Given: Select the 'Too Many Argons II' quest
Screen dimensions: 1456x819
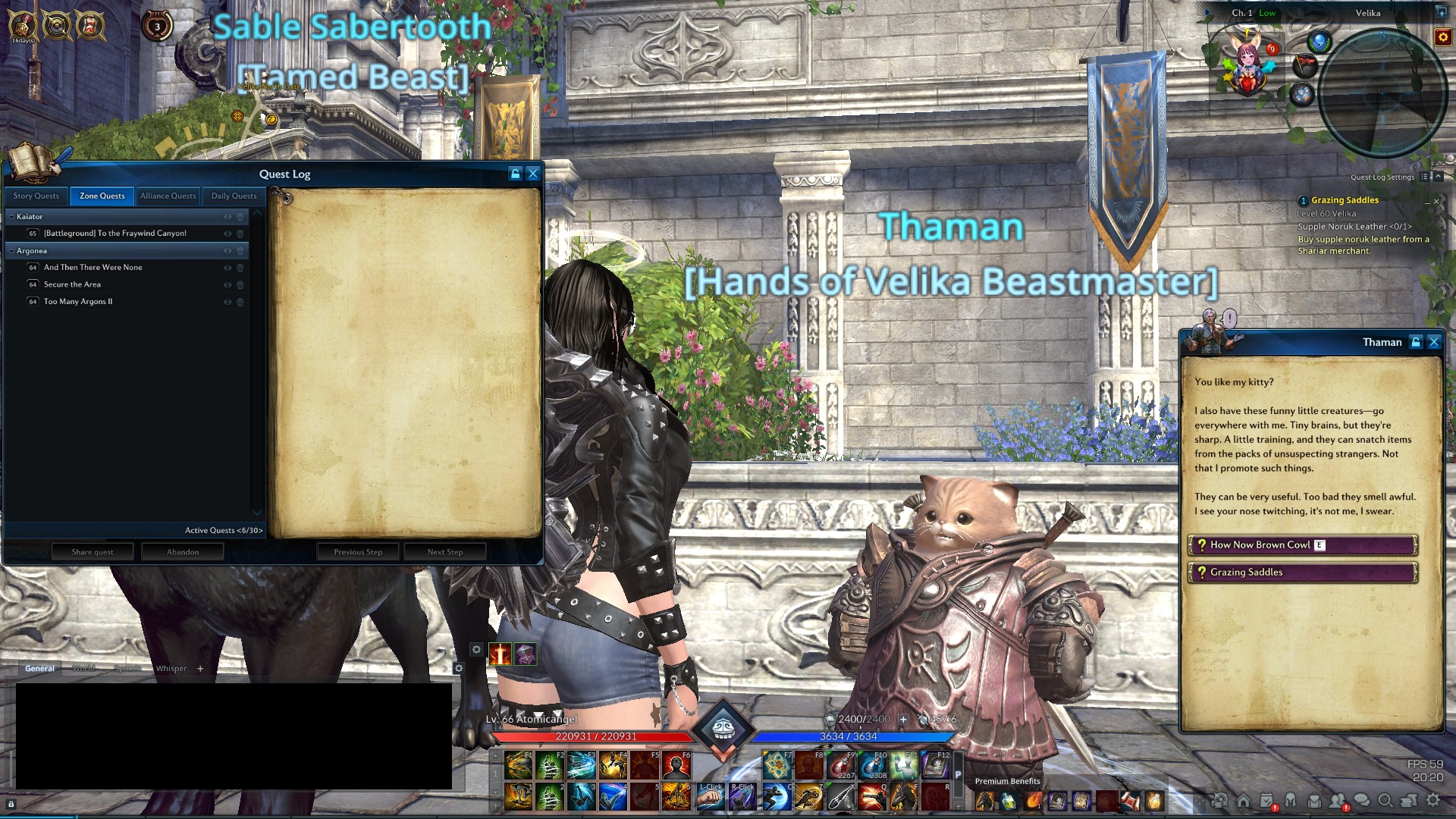Looking at the screenshot, I should (x=78, y=302).
